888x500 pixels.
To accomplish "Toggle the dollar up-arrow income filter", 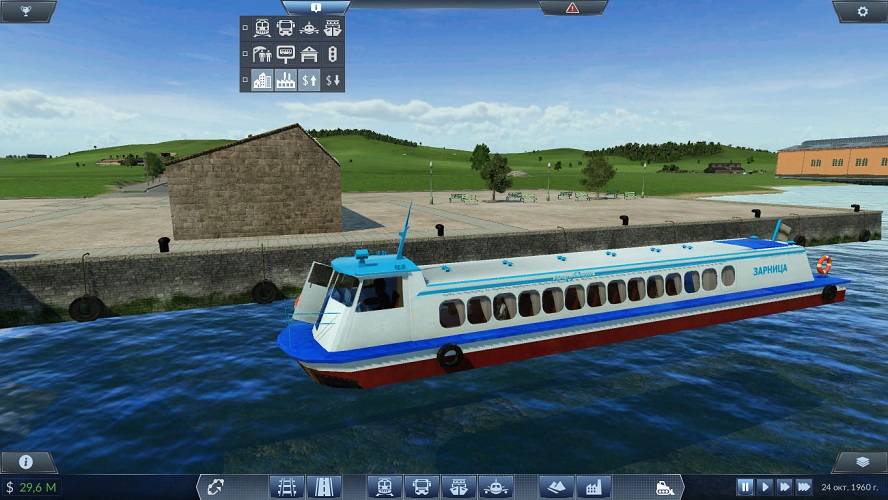I will pyautogui.click(x=309, y=80).
